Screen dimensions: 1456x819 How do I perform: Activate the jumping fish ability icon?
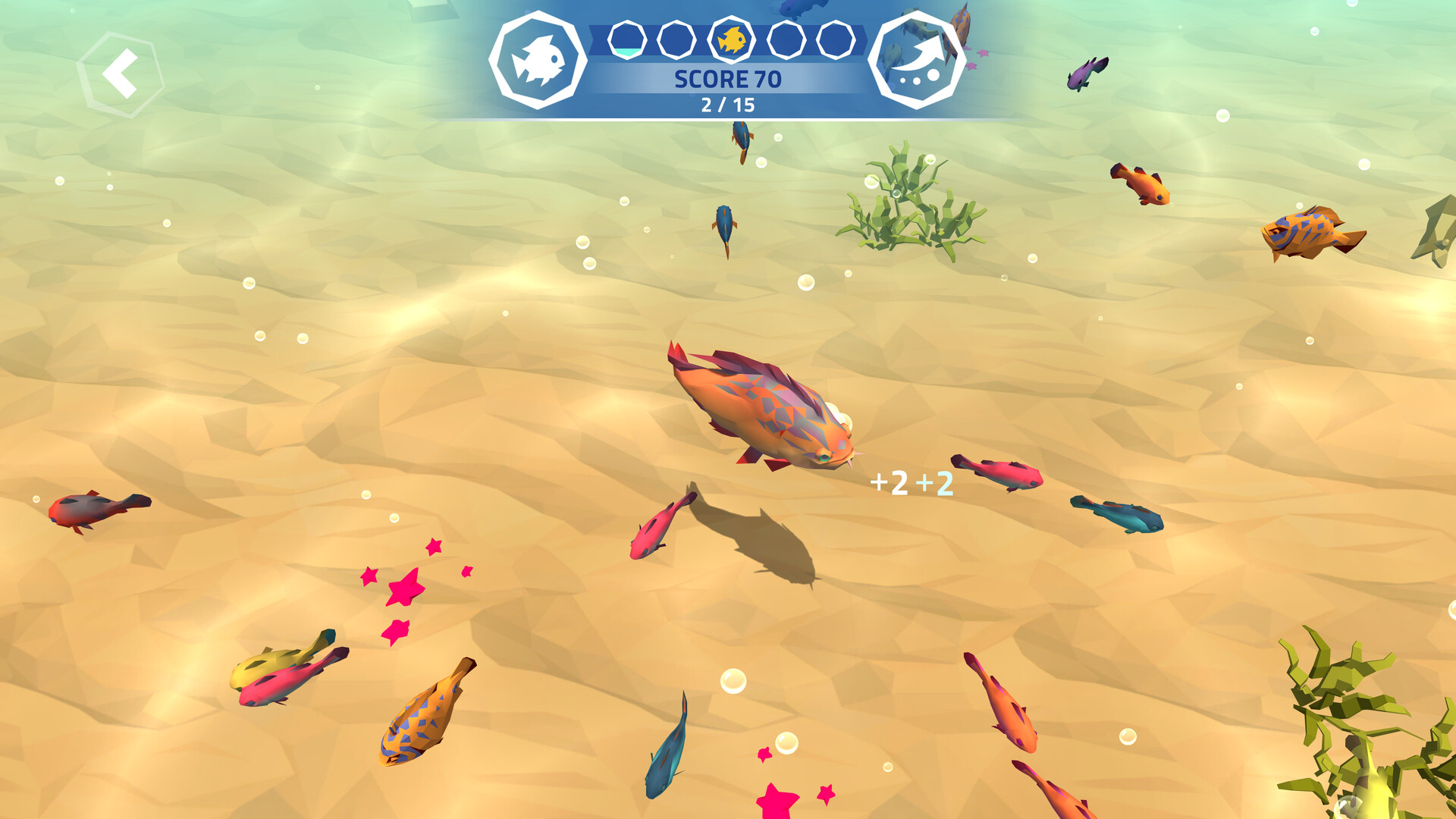coord(916,61)
